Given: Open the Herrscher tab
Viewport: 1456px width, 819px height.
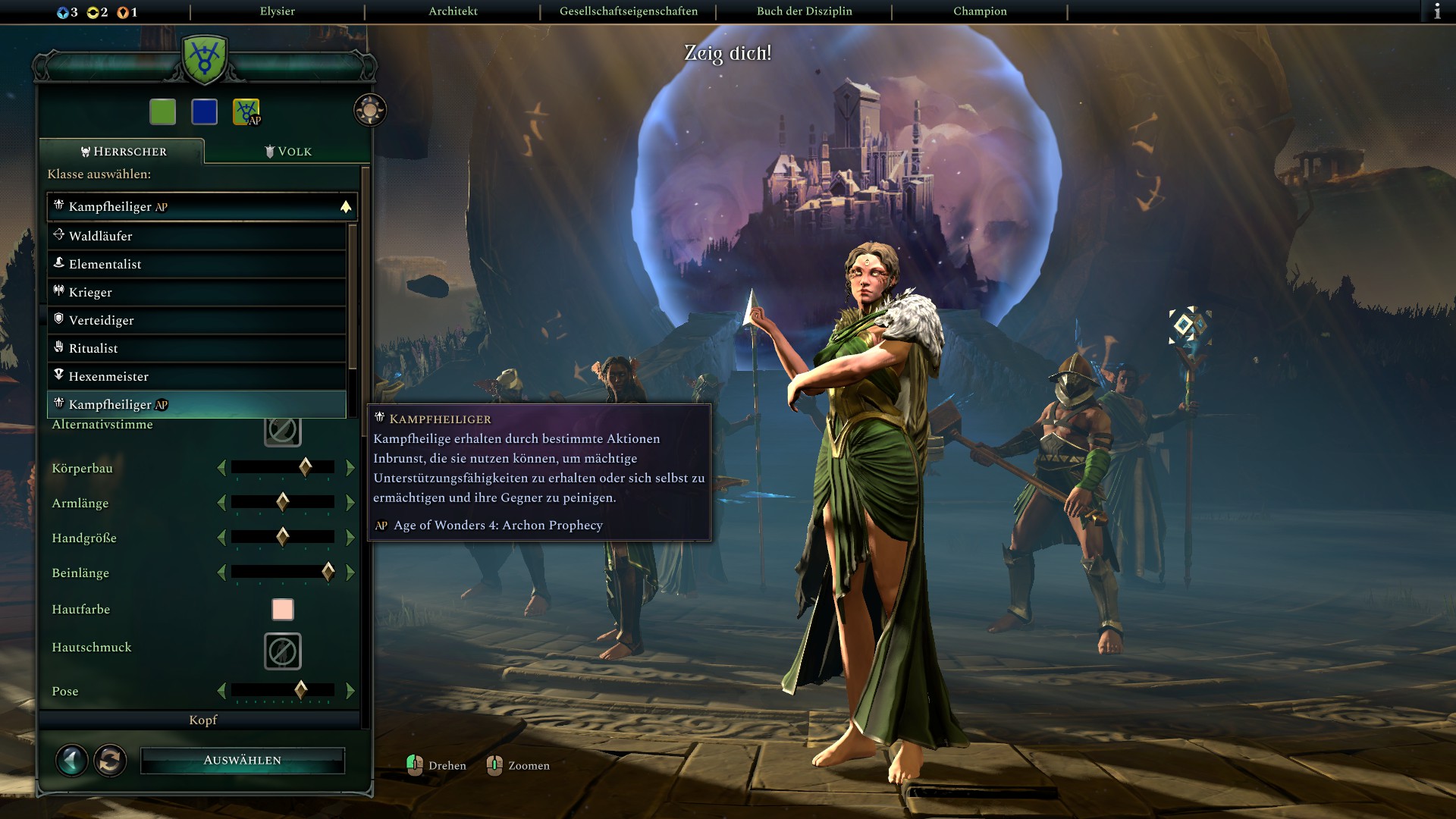Looking at the screenshot, I should pyautogui.click(x=123, y=151).
